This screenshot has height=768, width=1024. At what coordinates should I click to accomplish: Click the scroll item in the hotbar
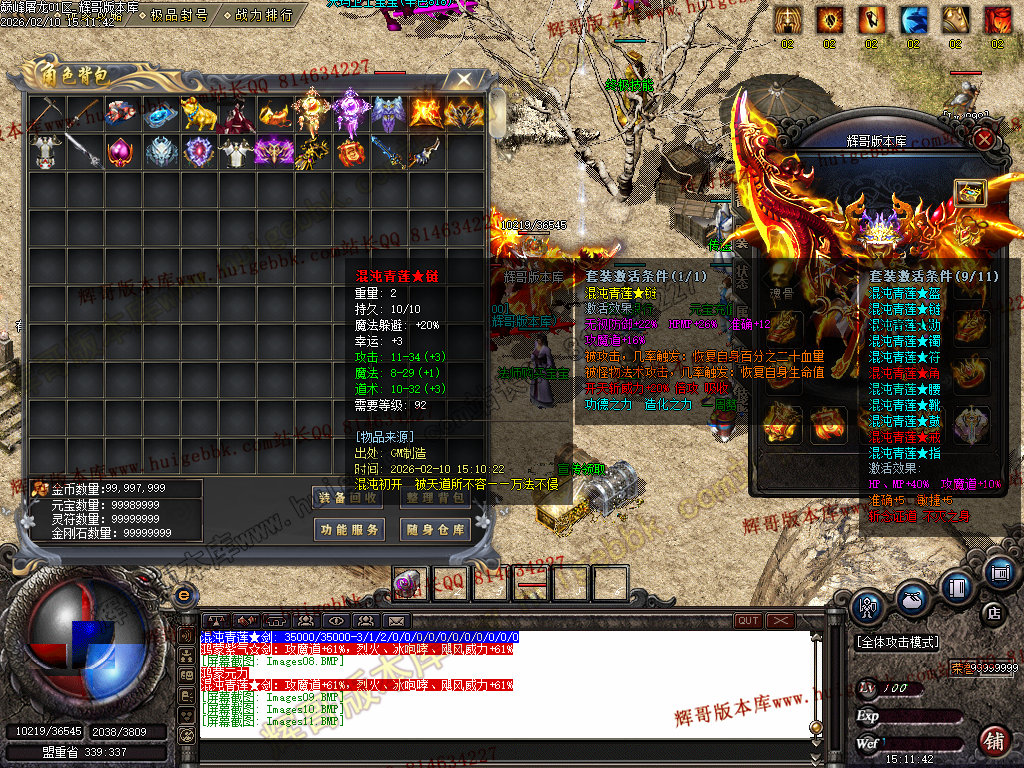410,583
